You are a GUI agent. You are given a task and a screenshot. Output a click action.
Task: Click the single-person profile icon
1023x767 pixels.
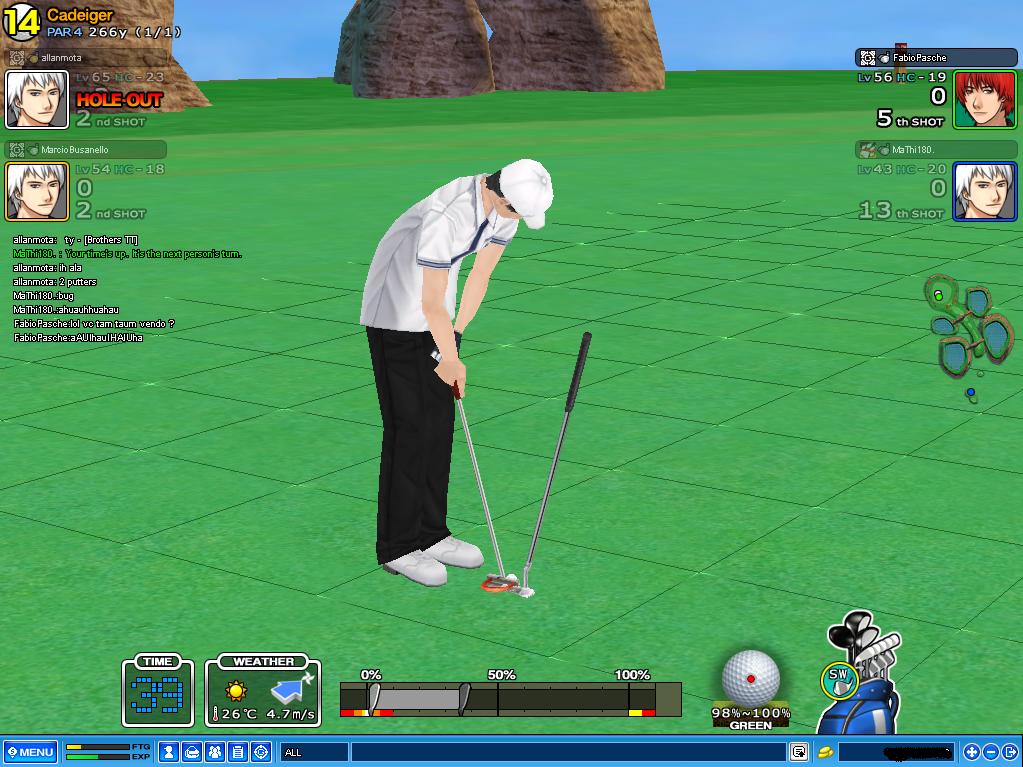coord(170,752)
